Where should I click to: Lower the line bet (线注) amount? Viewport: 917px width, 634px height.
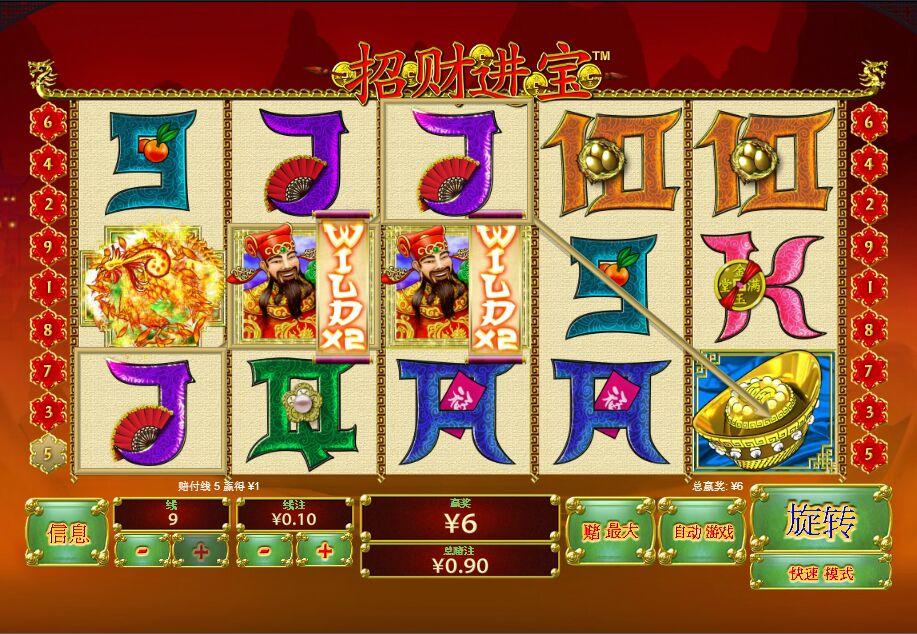click(264, 550)
